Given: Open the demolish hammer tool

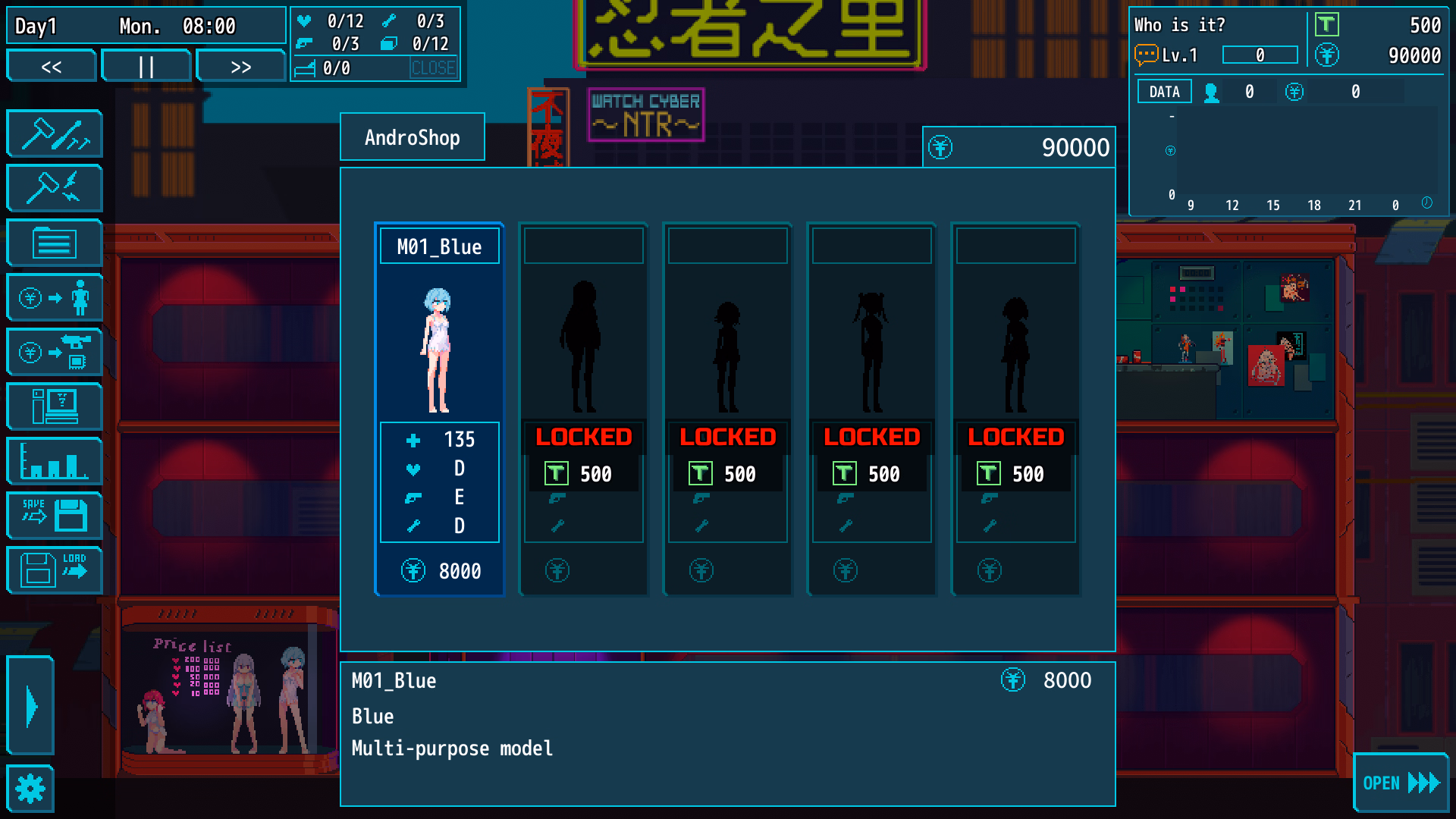Looking at the screenshot, I should (54, 188).
